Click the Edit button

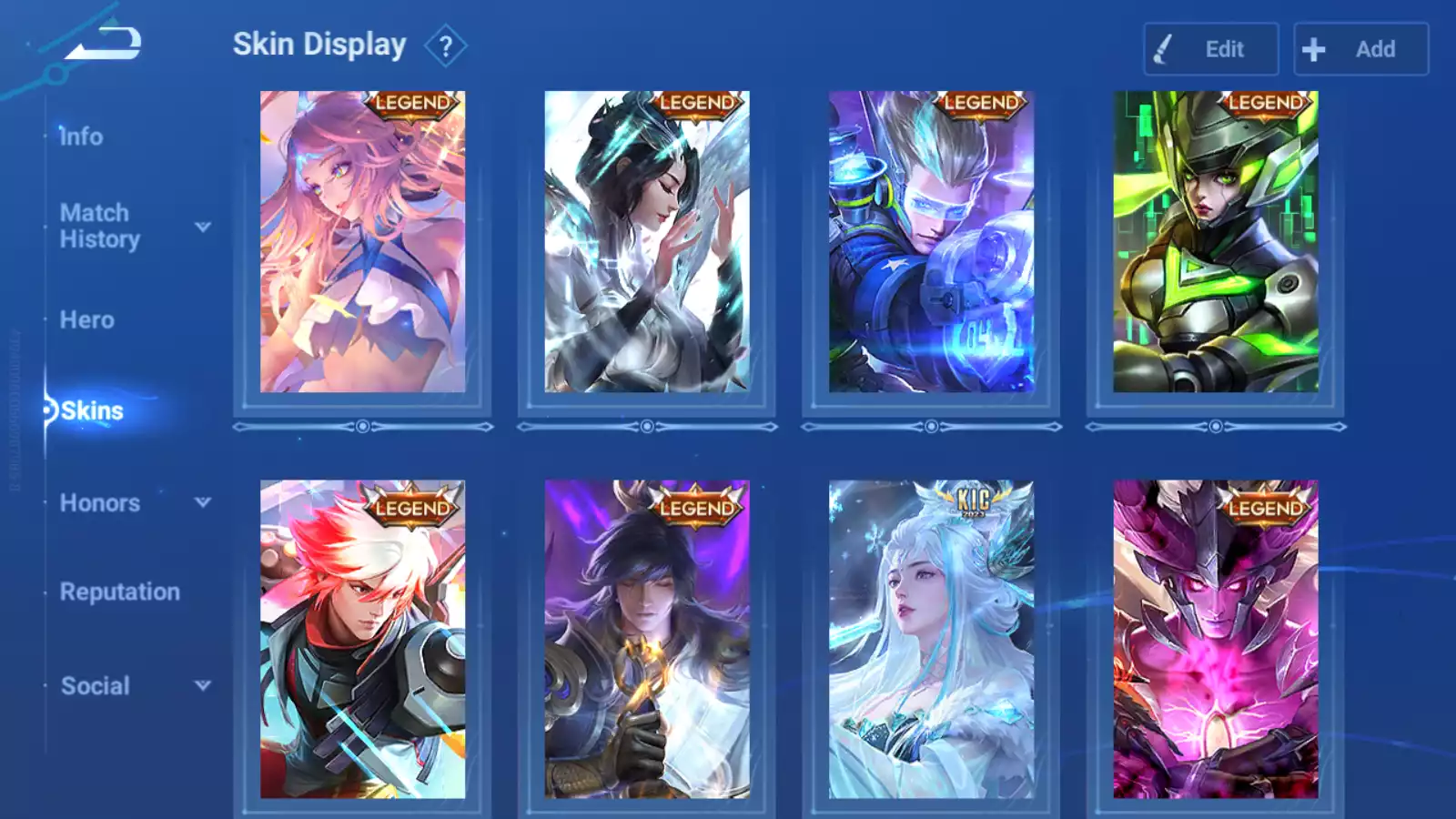click(x=1210, y=49)
